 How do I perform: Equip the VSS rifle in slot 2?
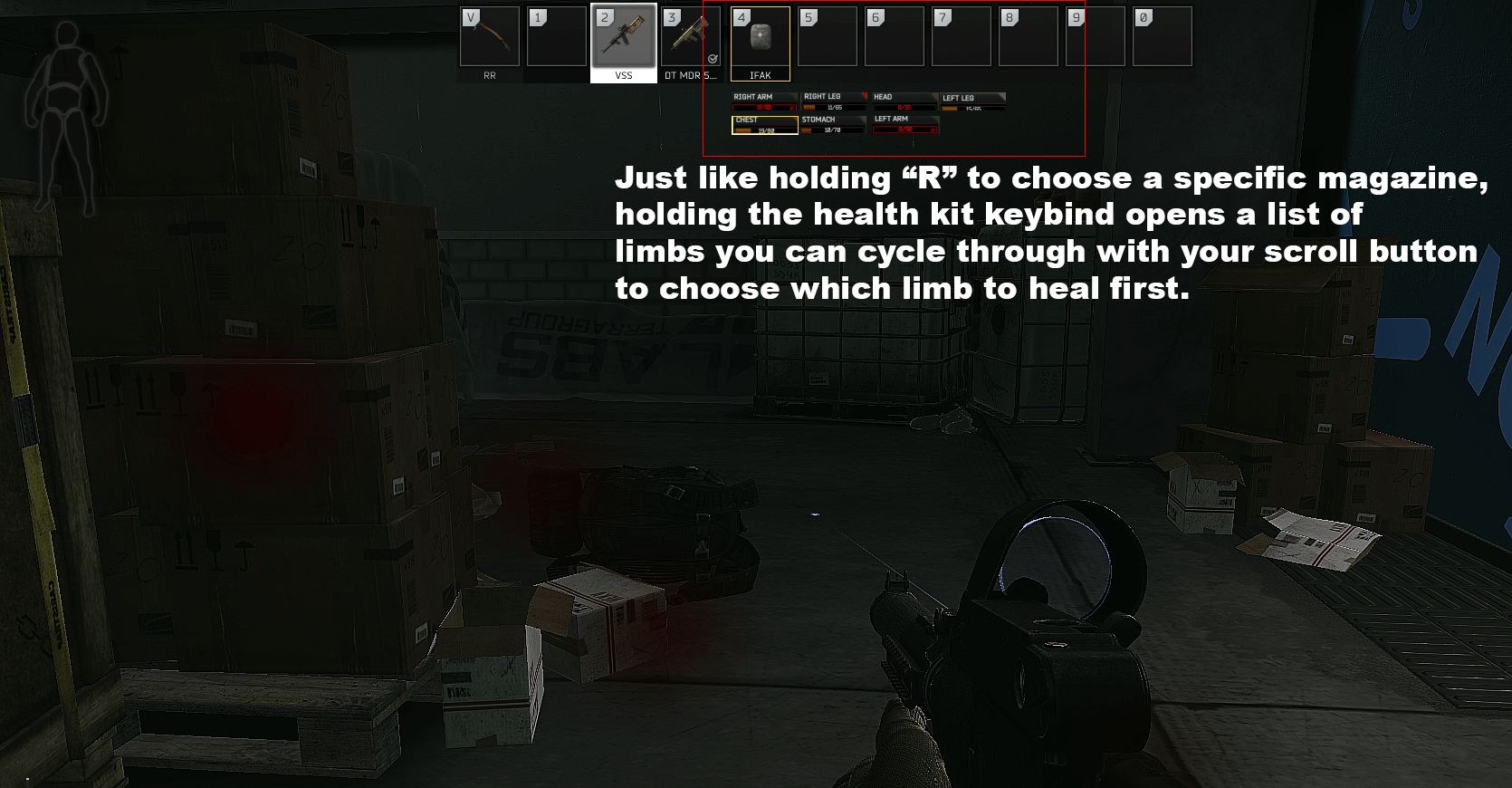pos(623,36)
